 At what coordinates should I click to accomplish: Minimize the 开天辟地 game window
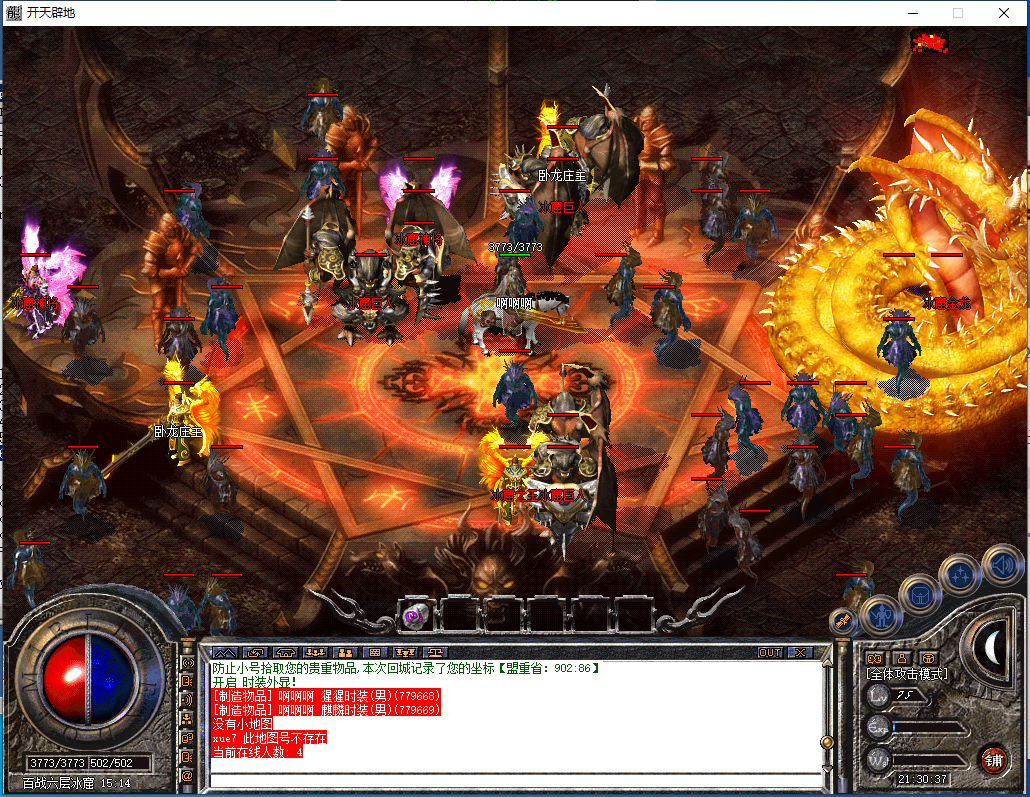tap(912, 13)
